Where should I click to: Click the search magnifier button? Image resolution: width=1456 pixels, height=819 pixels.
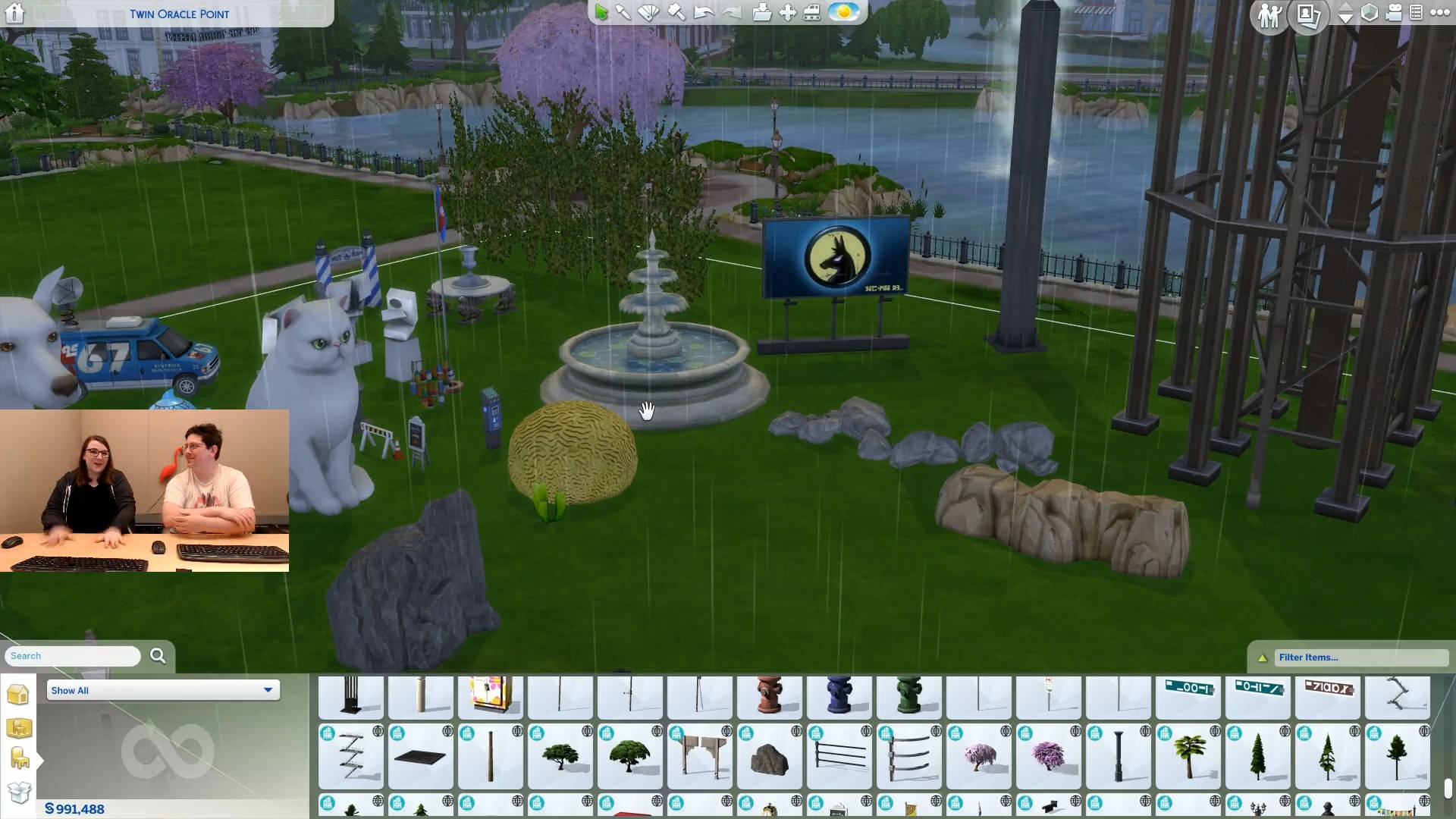click(157, 655)
